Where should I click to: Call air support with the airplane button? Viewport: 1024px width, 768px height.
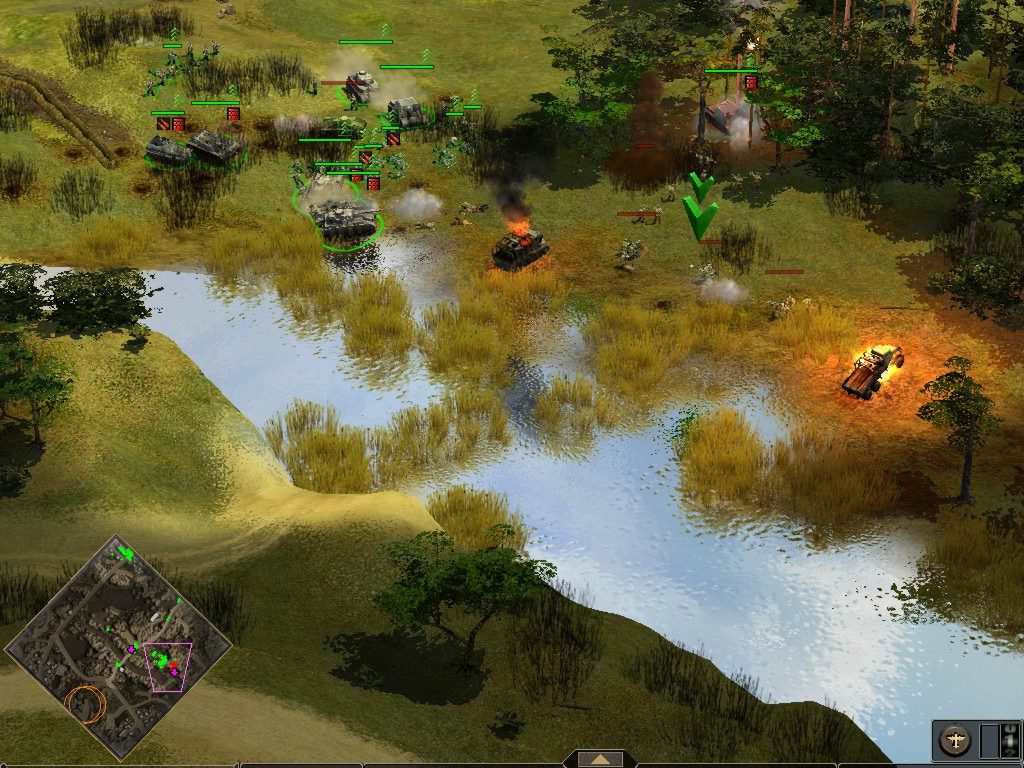[956, 741]
